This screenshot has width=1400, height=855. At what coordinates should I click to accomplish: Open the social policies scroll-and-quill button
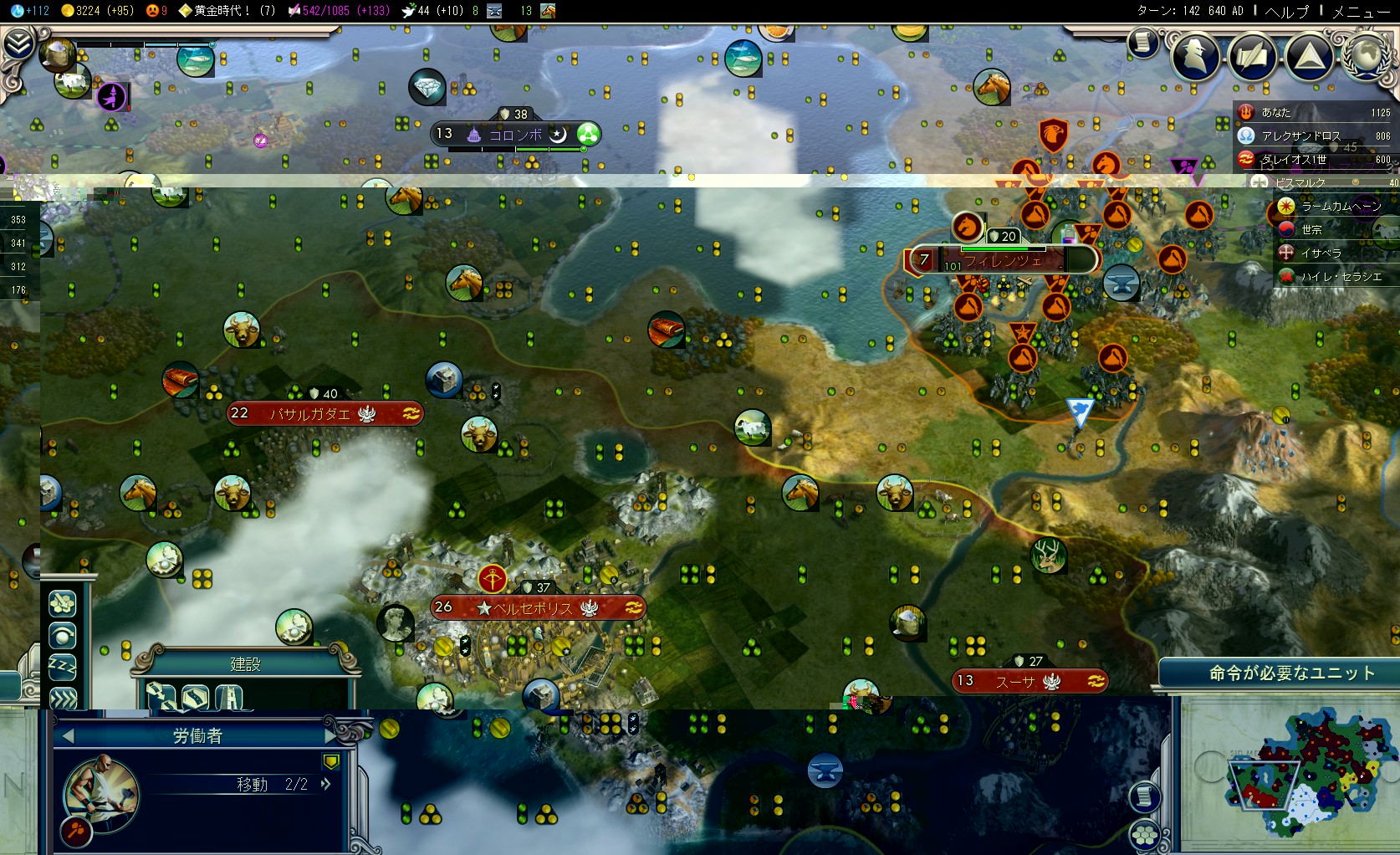coord(1252,55)
